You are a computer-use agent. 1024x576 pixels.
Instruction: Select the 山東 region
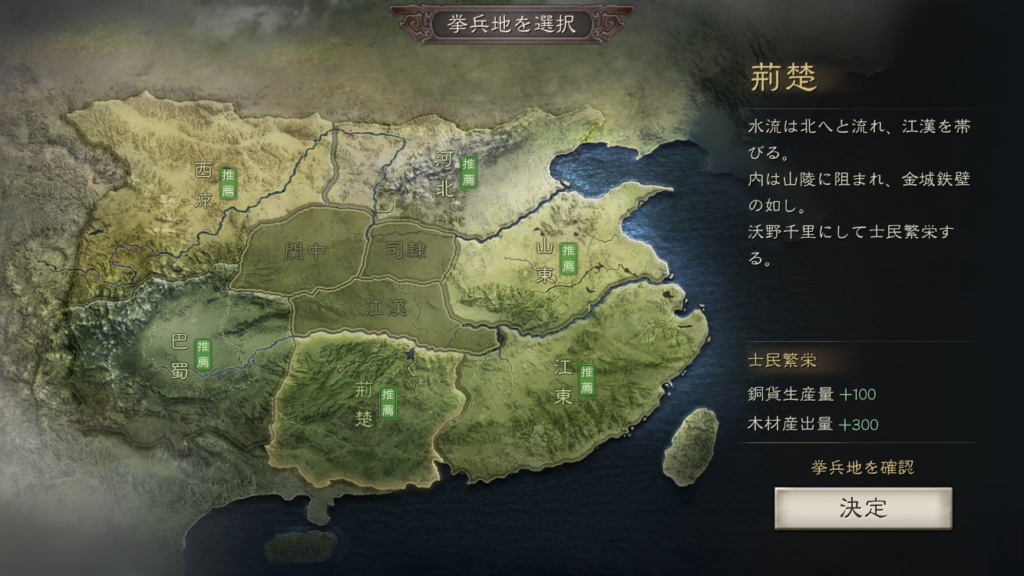point(546,260)
